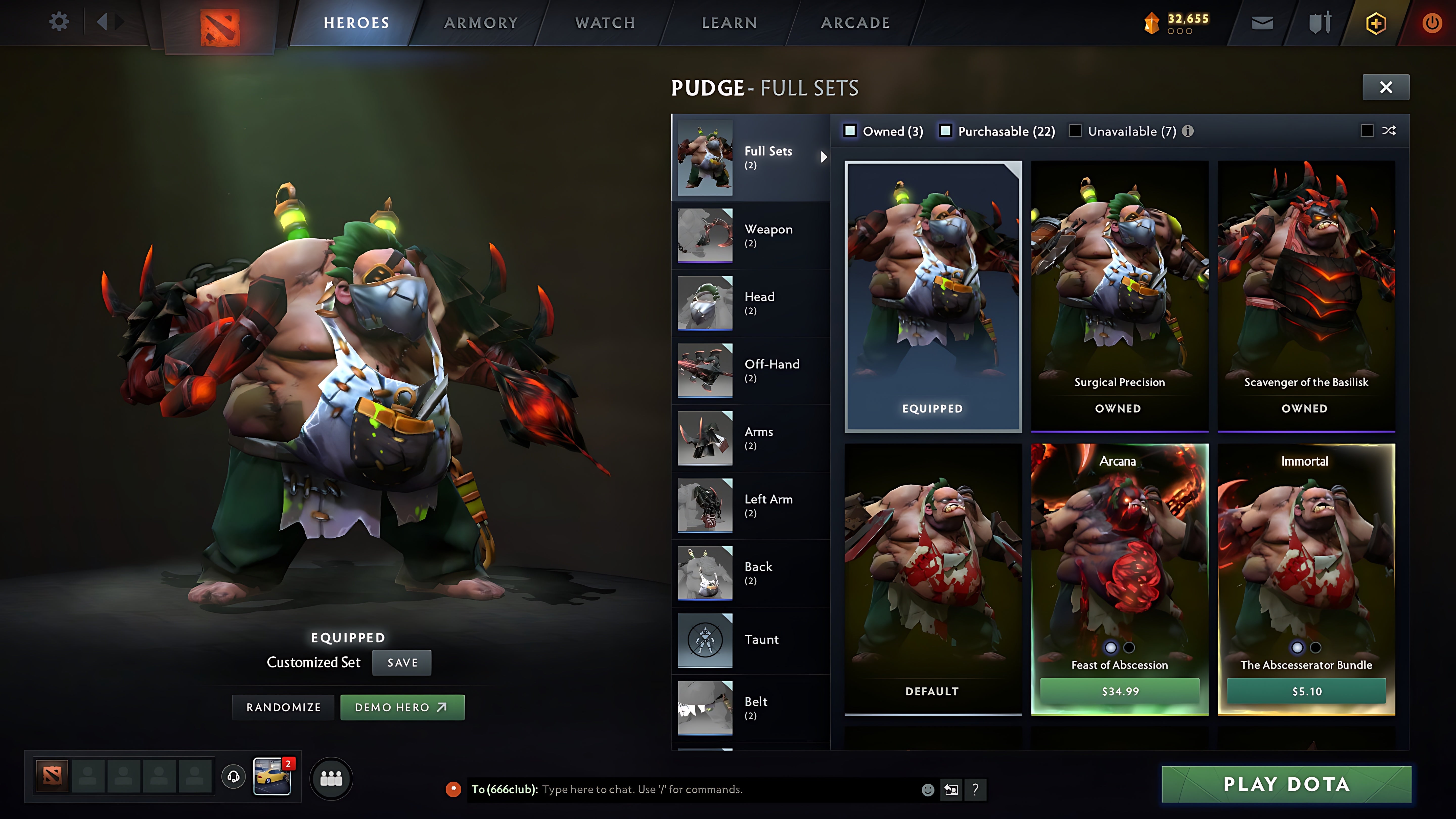Enable the Unavailable (7) filter checkbox
The height and width of the screenshot is (819, 1456).
[1076, 131]
